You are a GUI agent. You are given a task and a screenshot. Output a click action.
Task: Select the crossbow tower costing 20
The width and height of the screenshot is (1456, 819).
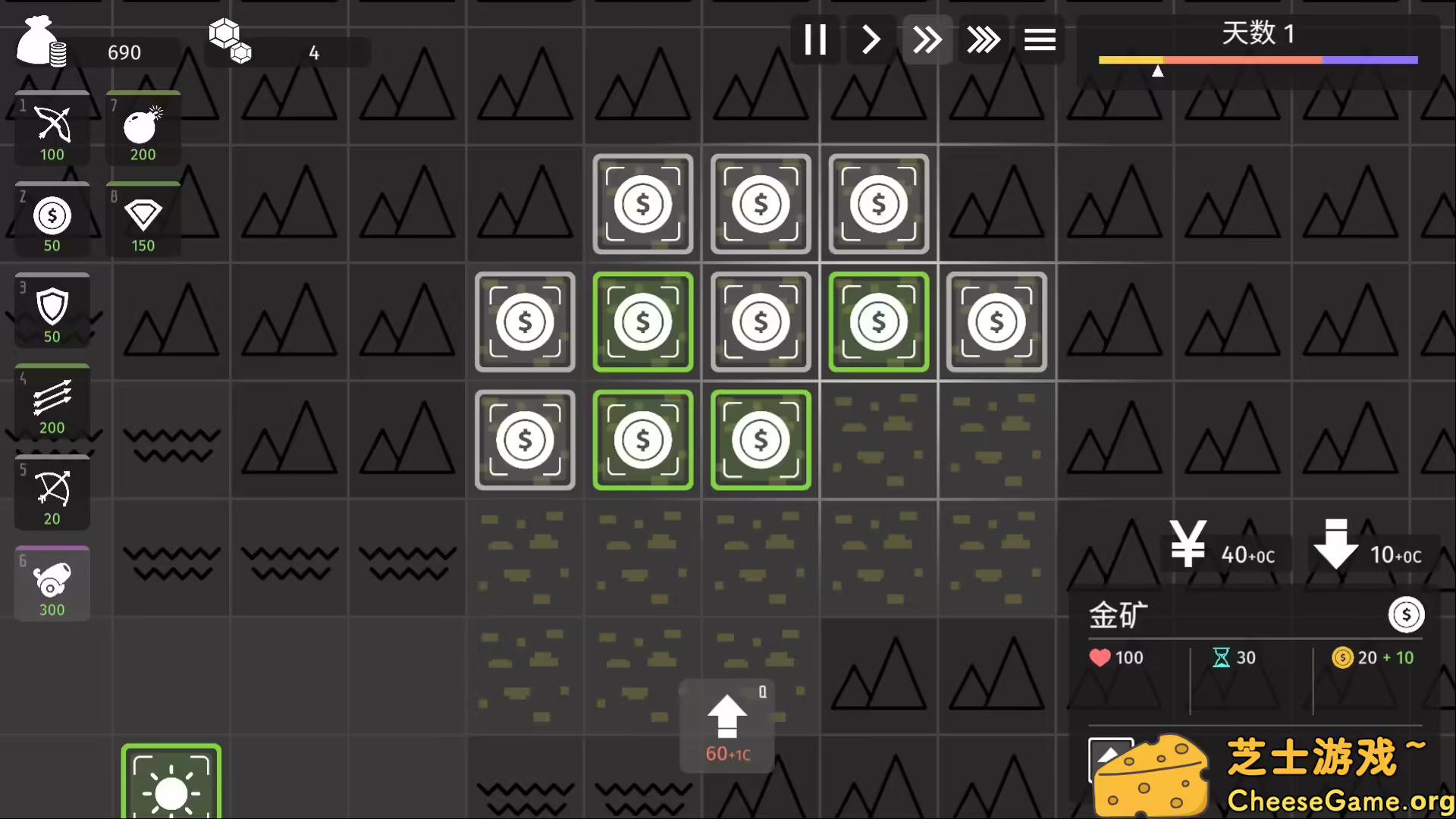click(x=52, y=493)
